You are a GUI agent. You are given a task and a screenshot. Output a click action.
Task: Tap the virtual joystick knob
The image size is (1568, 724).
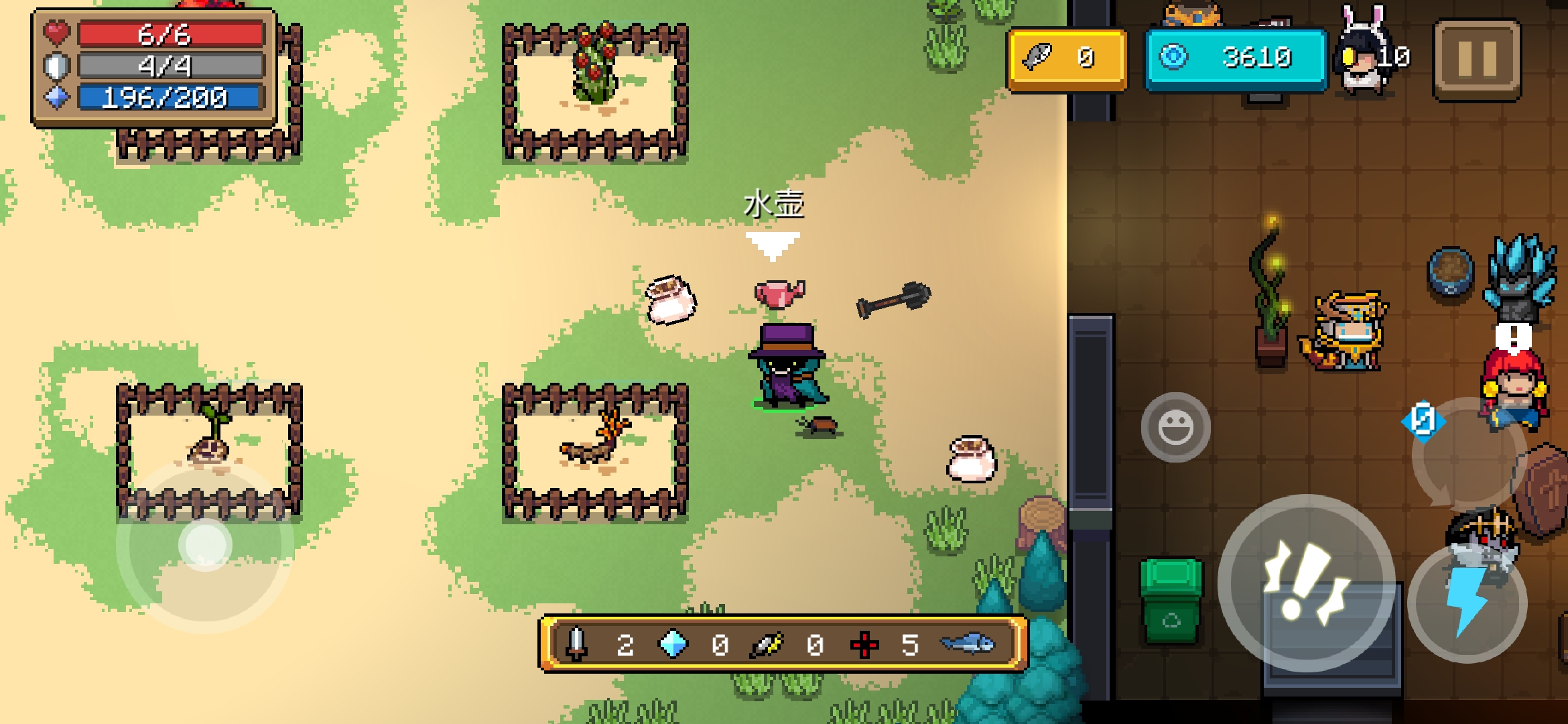tap(205, 544)
